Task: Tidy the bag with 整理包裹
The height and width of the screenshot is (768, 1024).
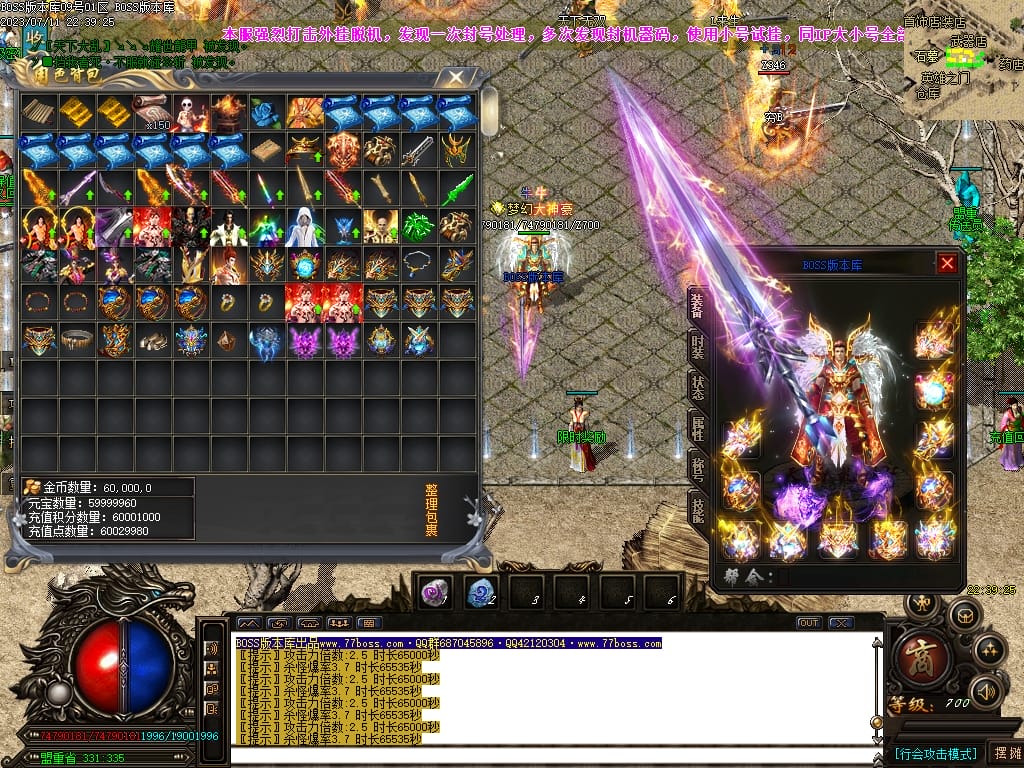Action: coord(431,511)
